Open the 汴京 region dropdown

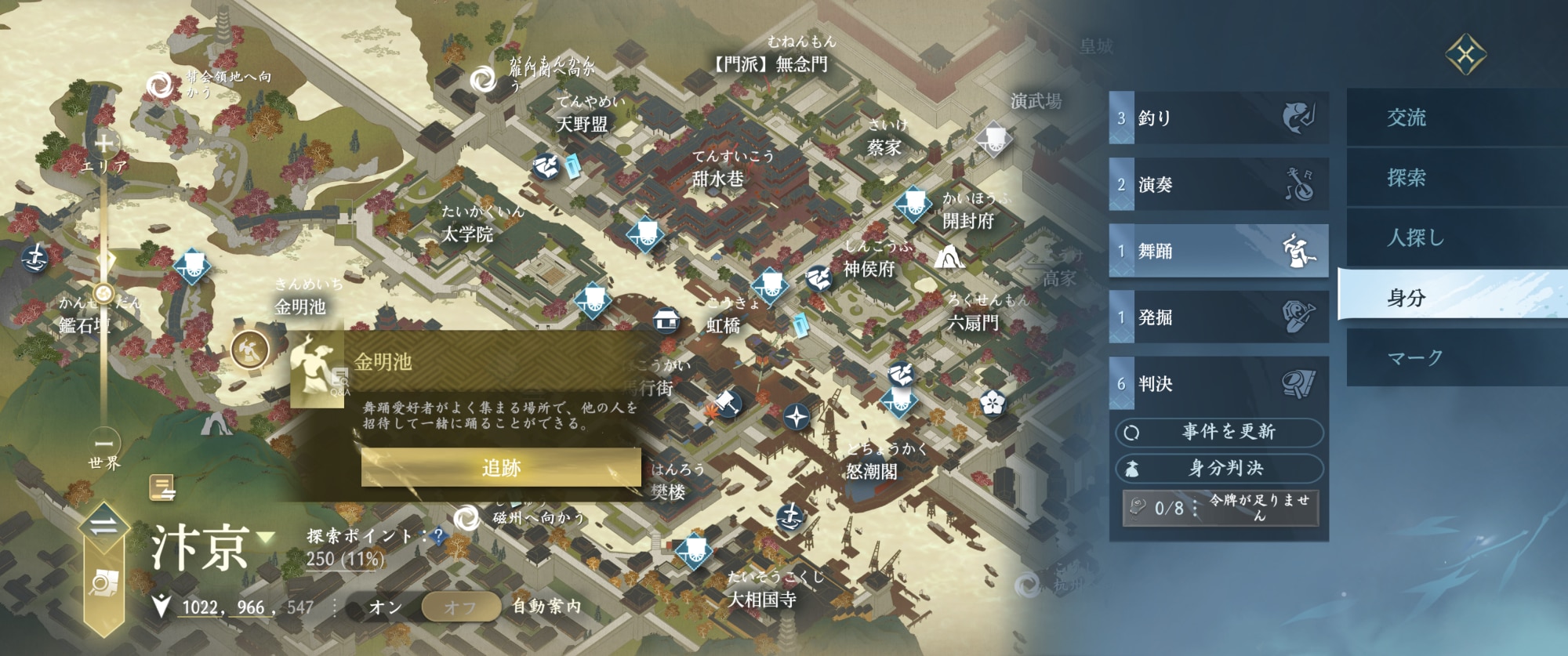[266, 538]
